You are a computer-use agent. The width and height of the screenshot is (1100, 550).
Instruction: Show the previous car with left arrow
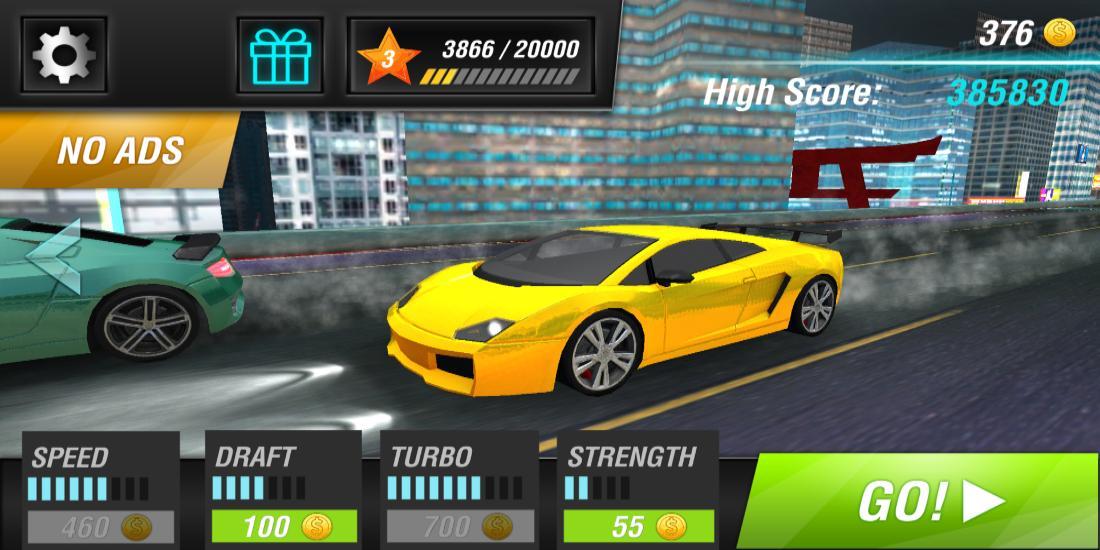point(54,258)
